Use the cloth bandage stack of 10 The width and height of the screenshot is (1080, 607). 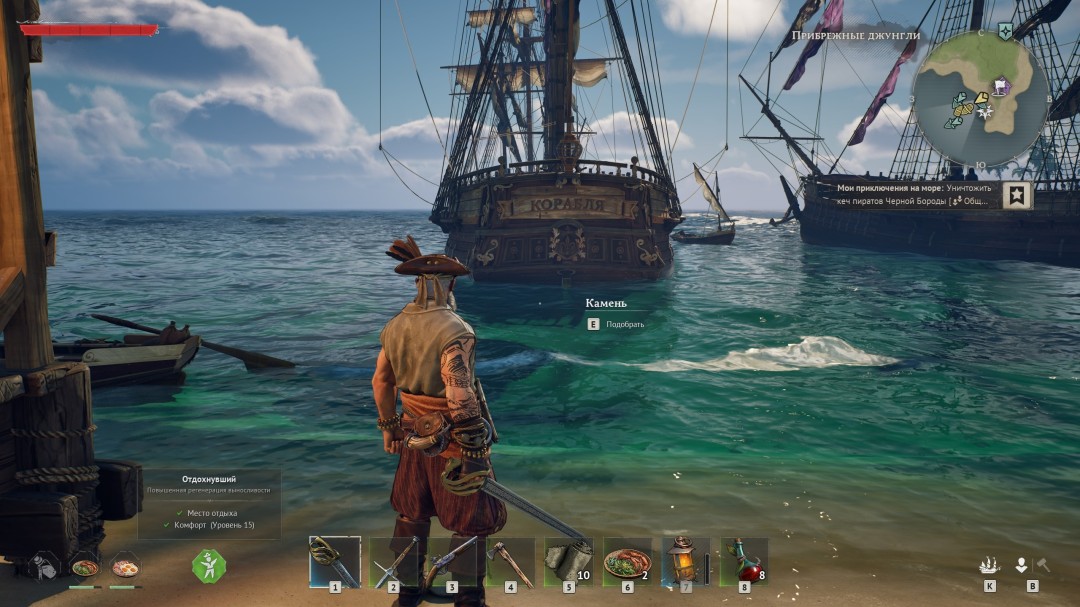[x=568, y=561]
